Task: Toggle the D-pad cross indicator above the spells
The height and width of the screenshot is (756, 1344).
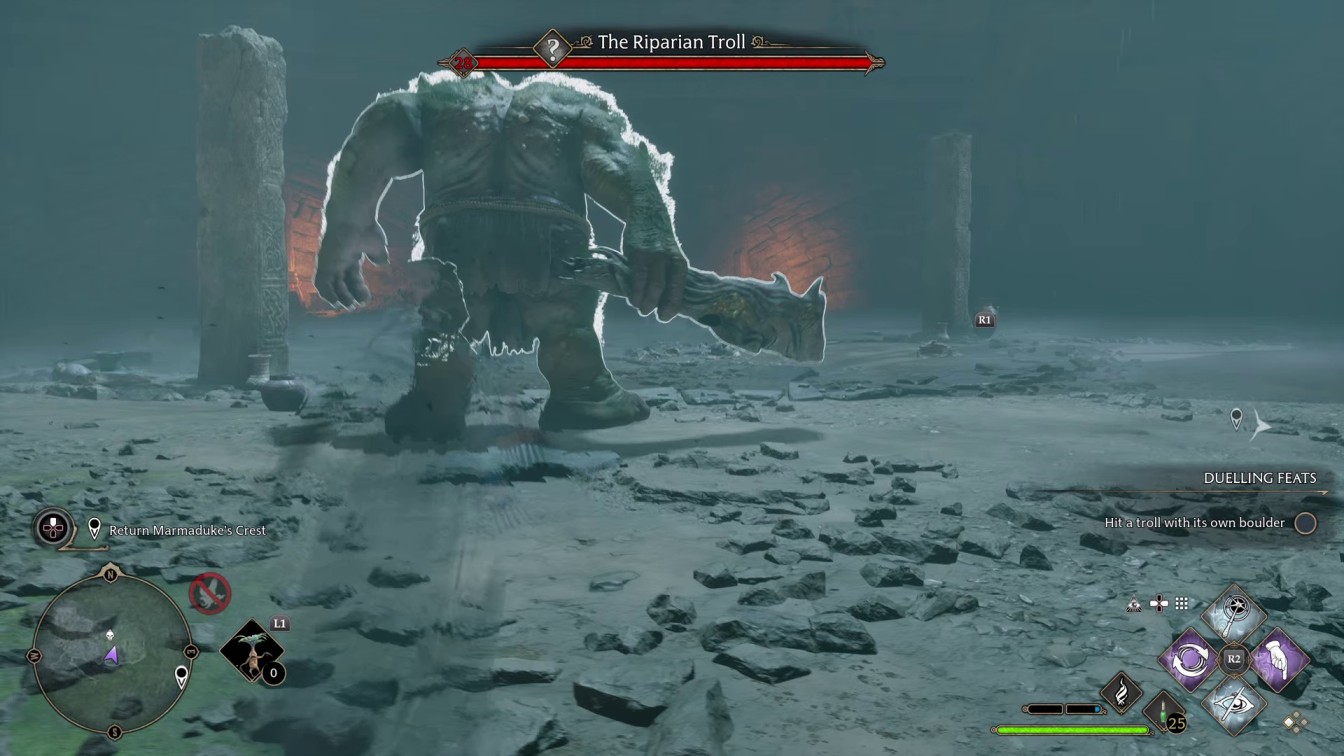Action: point(1159,603)
